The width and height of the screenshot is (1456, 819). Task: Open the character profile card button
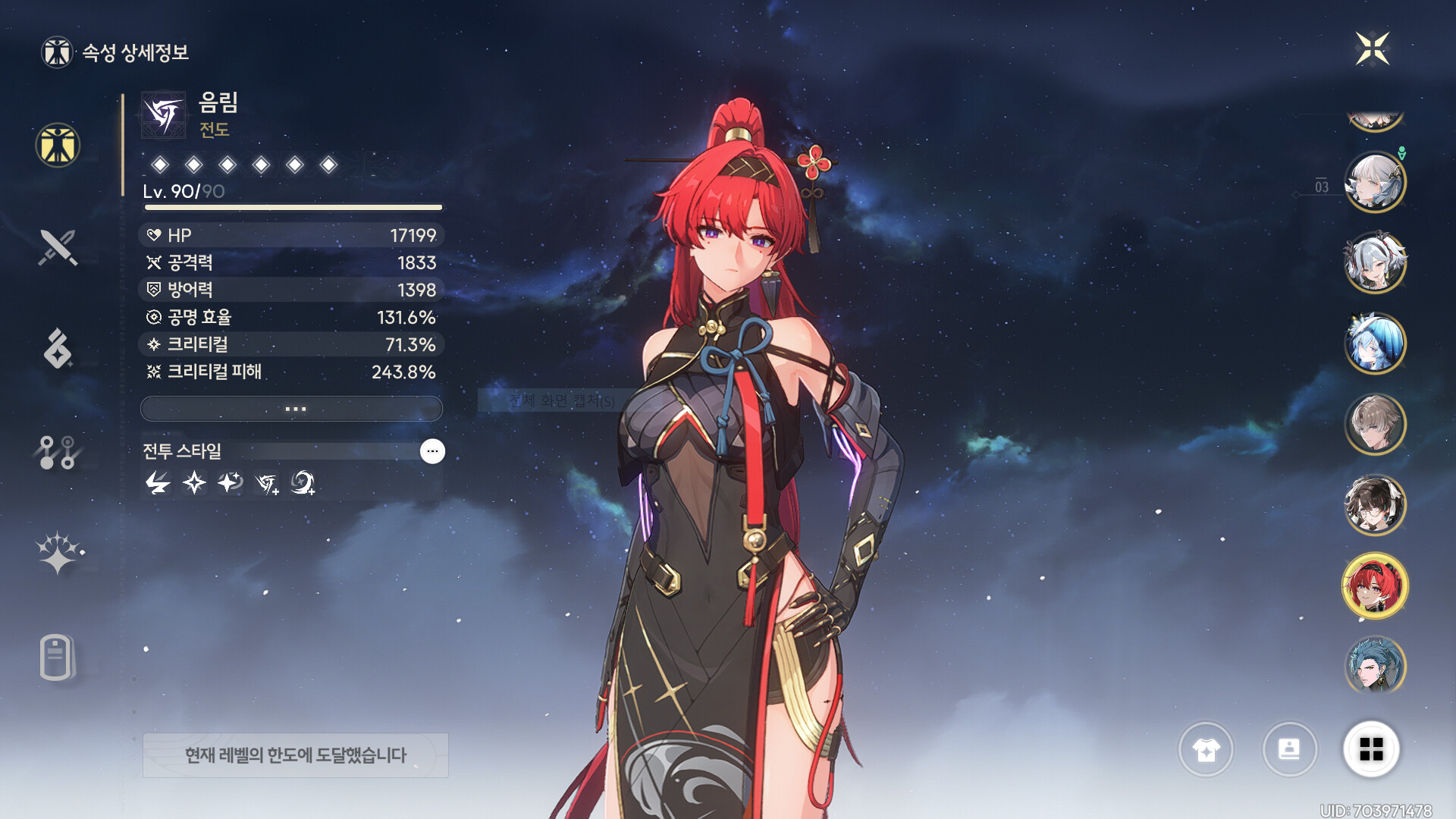pyautogui.click(x=1289, y=749)
